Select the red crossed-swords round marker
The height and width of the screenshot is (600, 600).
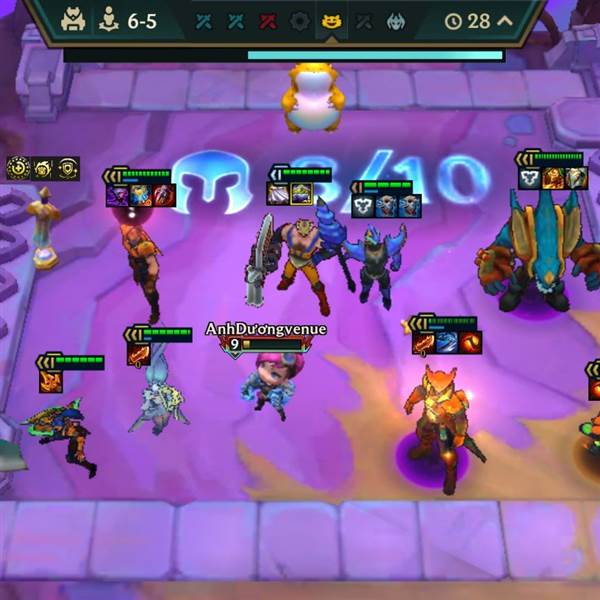pyautogui.click(x=267, y=21)
